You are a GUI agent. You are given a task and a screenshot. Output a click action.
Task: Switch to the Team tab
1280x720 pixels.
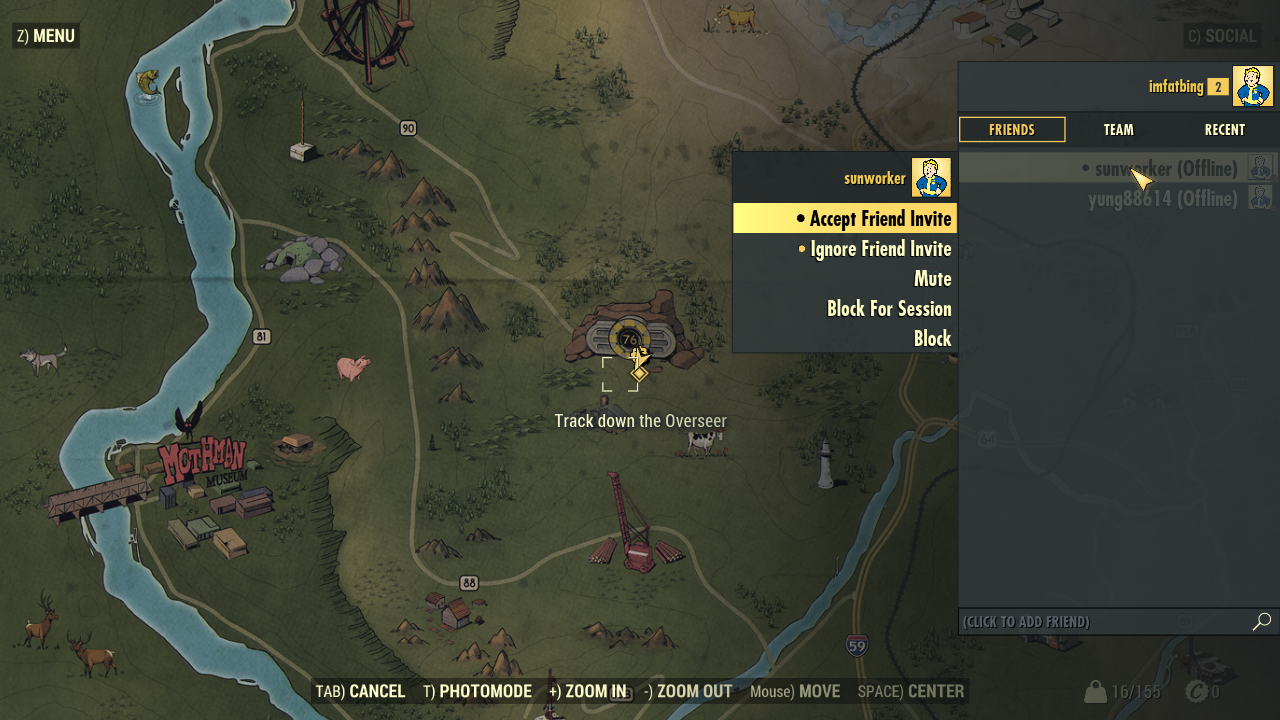point(1118,130)
